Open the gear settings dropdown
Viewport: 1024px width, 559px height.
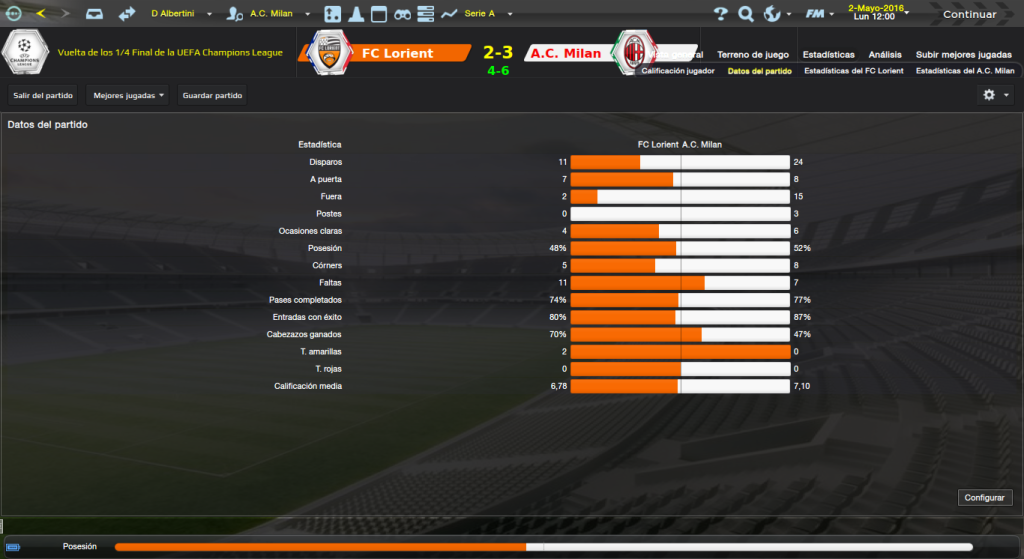coord(994,94)
